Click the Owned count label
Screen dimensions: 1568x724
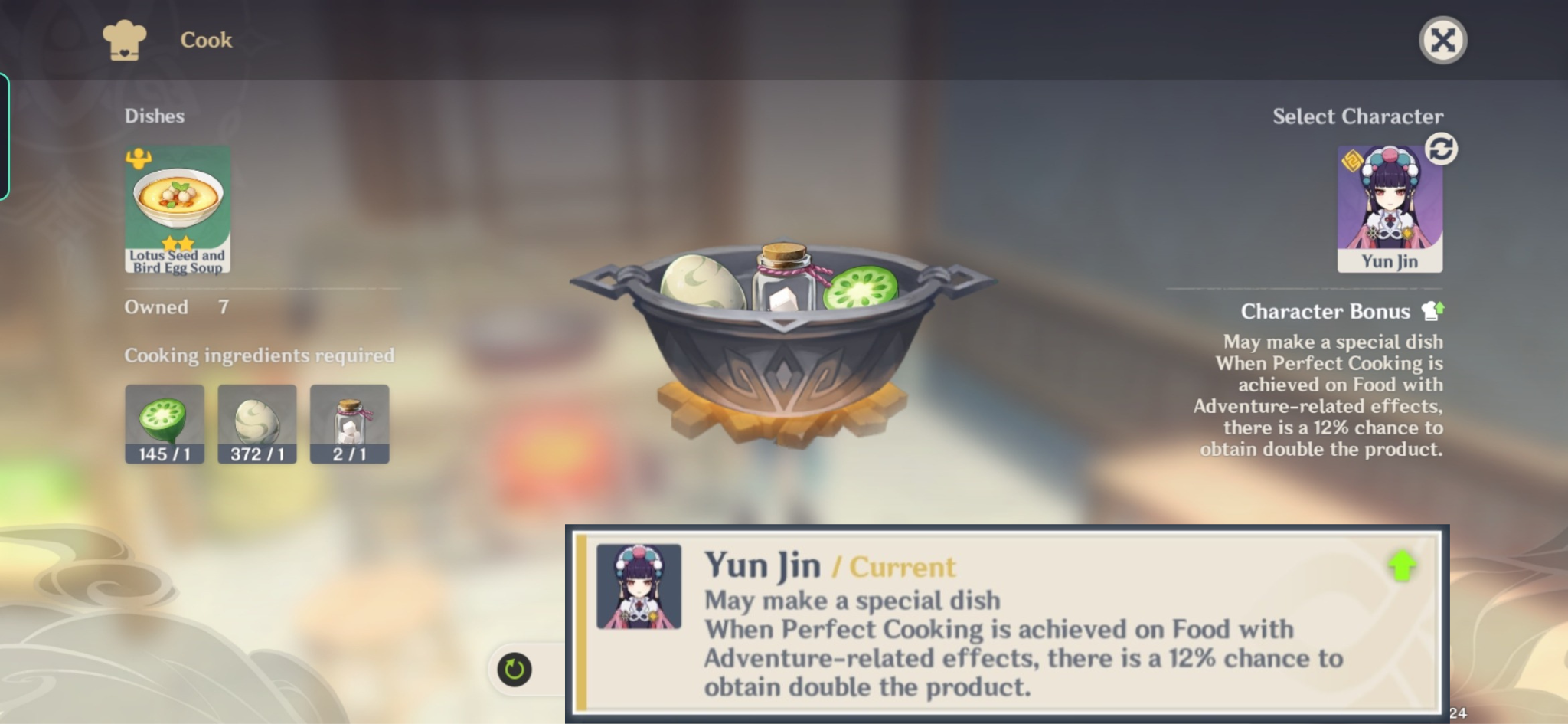point(157,306)
